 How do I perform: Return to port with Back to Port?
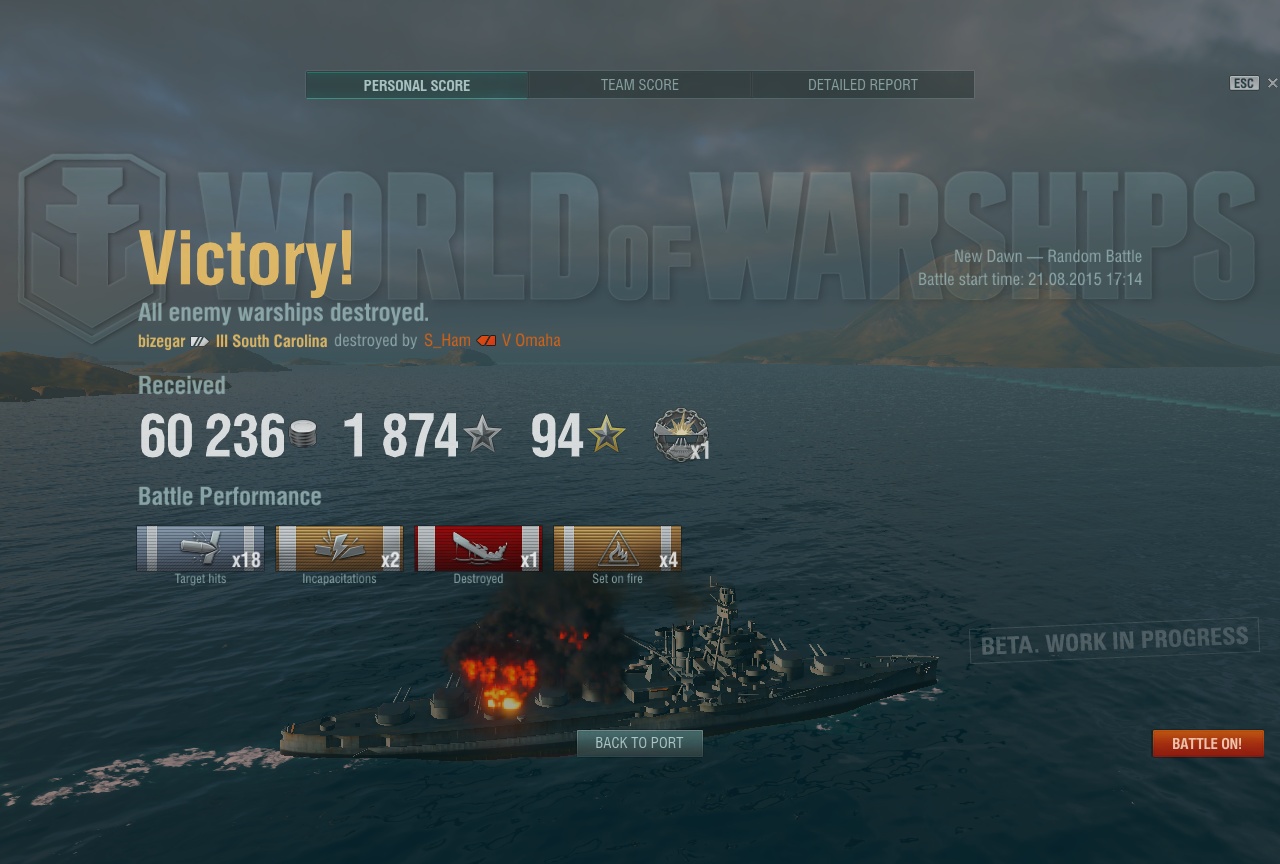(639, 743)
